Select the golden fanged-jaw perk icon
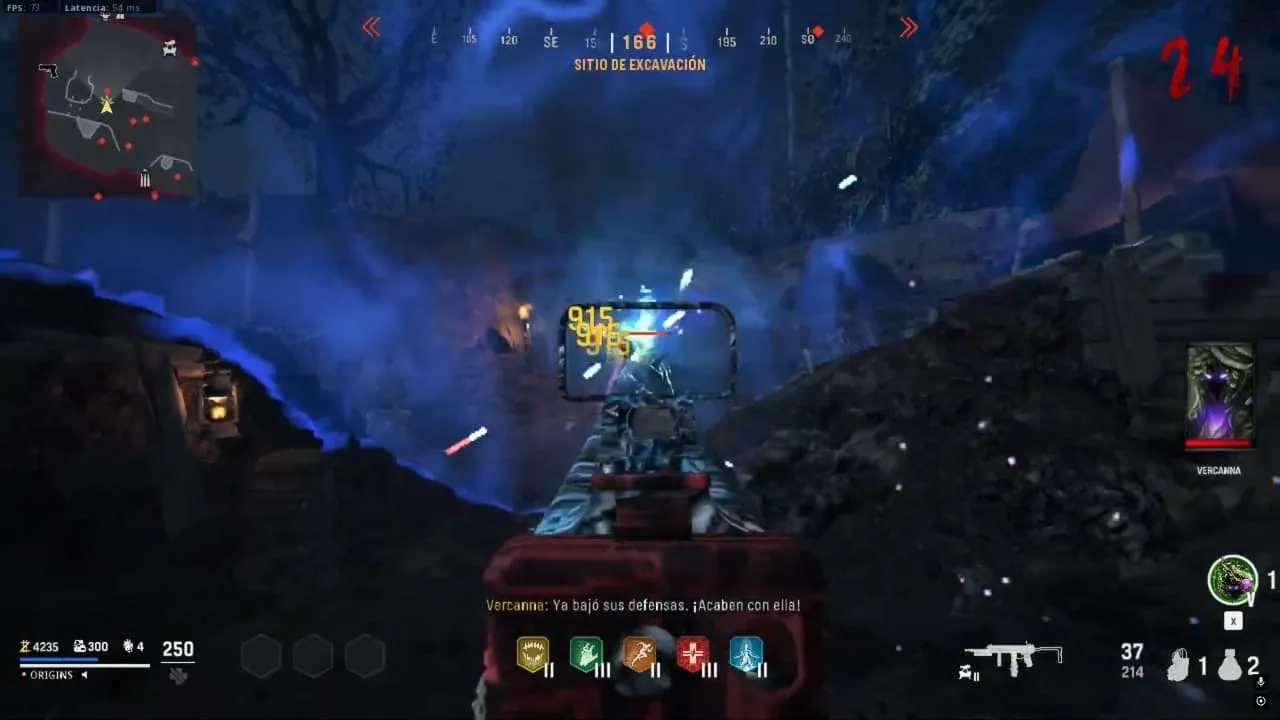 [532, 654]
